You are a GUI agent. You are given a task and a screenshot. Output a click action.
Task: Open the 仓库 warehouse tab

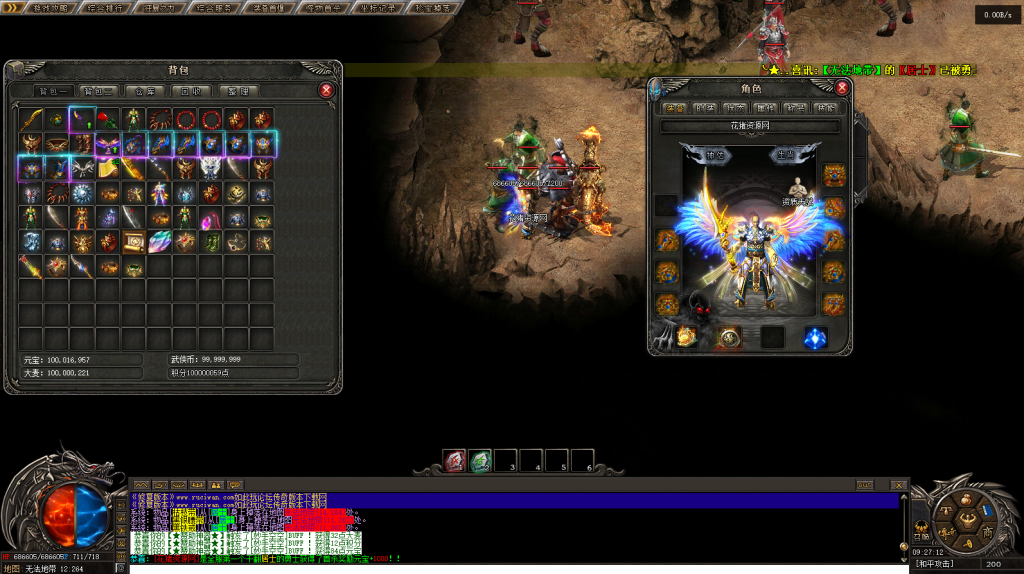144,91
